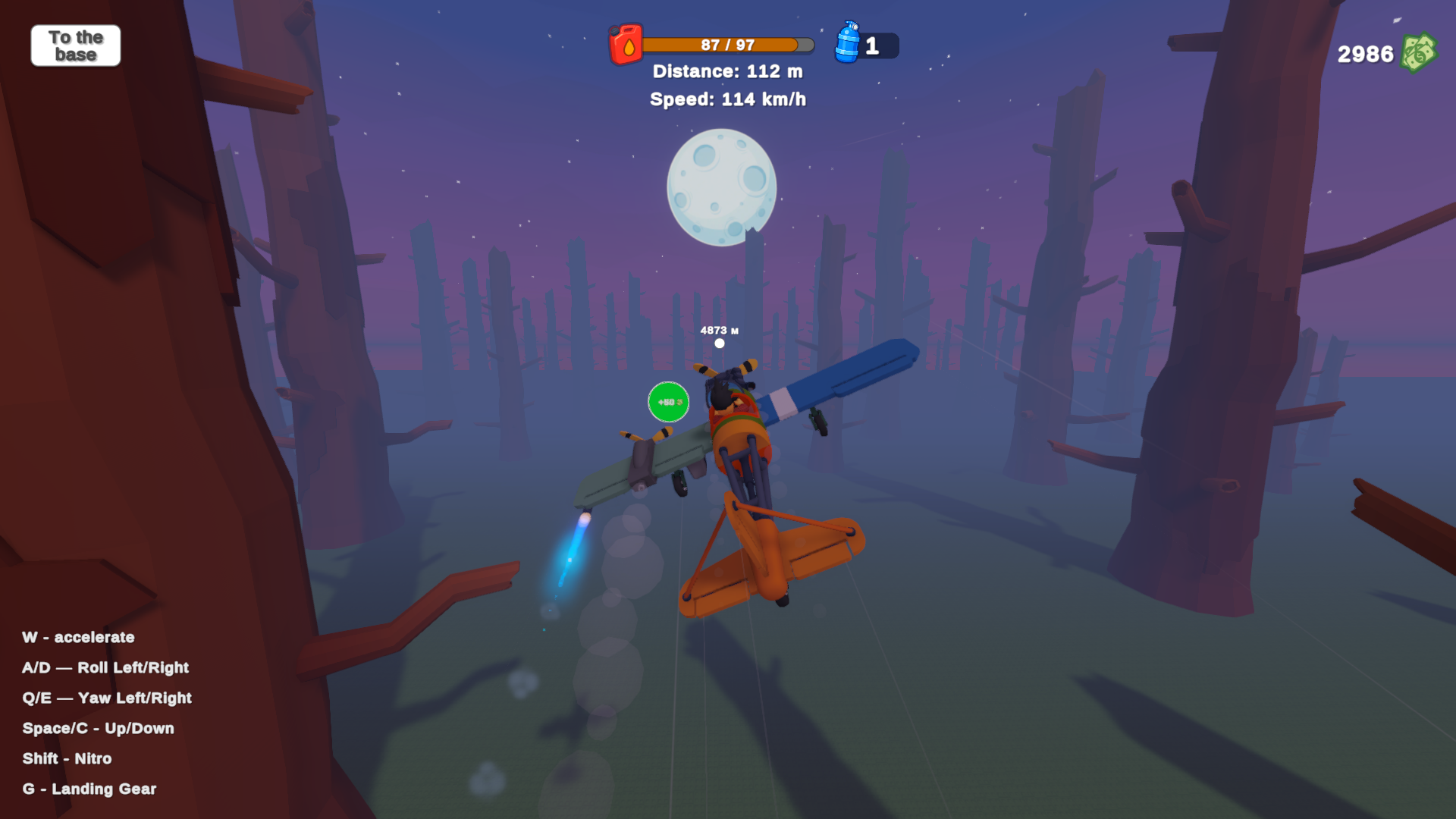This screenshot has height=819, width=1456.
Task: Click the green +50 coin pickup
Action: click(x=668, y=401)
